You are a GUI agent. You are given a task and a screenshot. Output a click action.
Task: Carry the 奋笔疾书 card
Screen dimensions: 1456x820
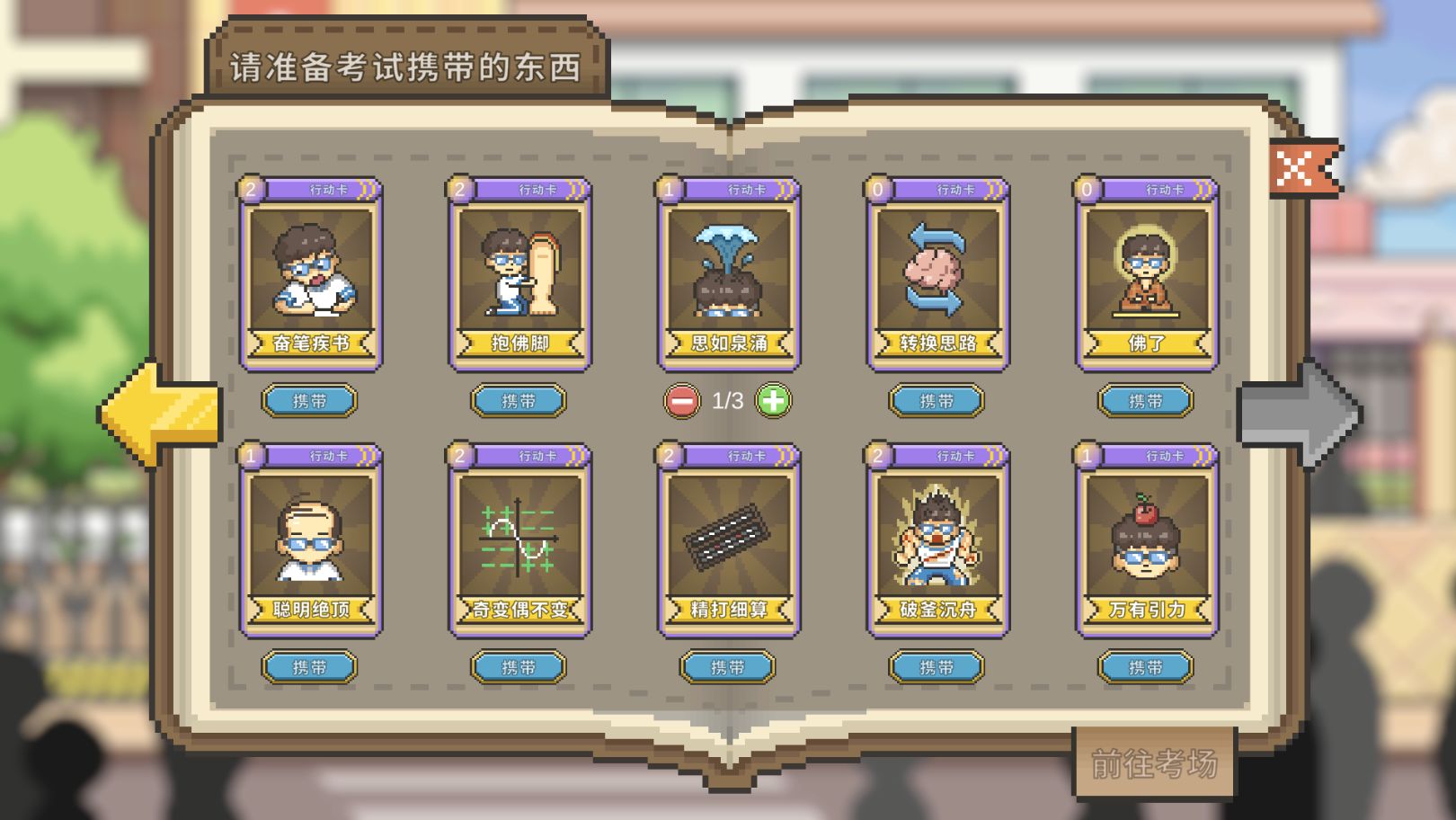[311, 401]
